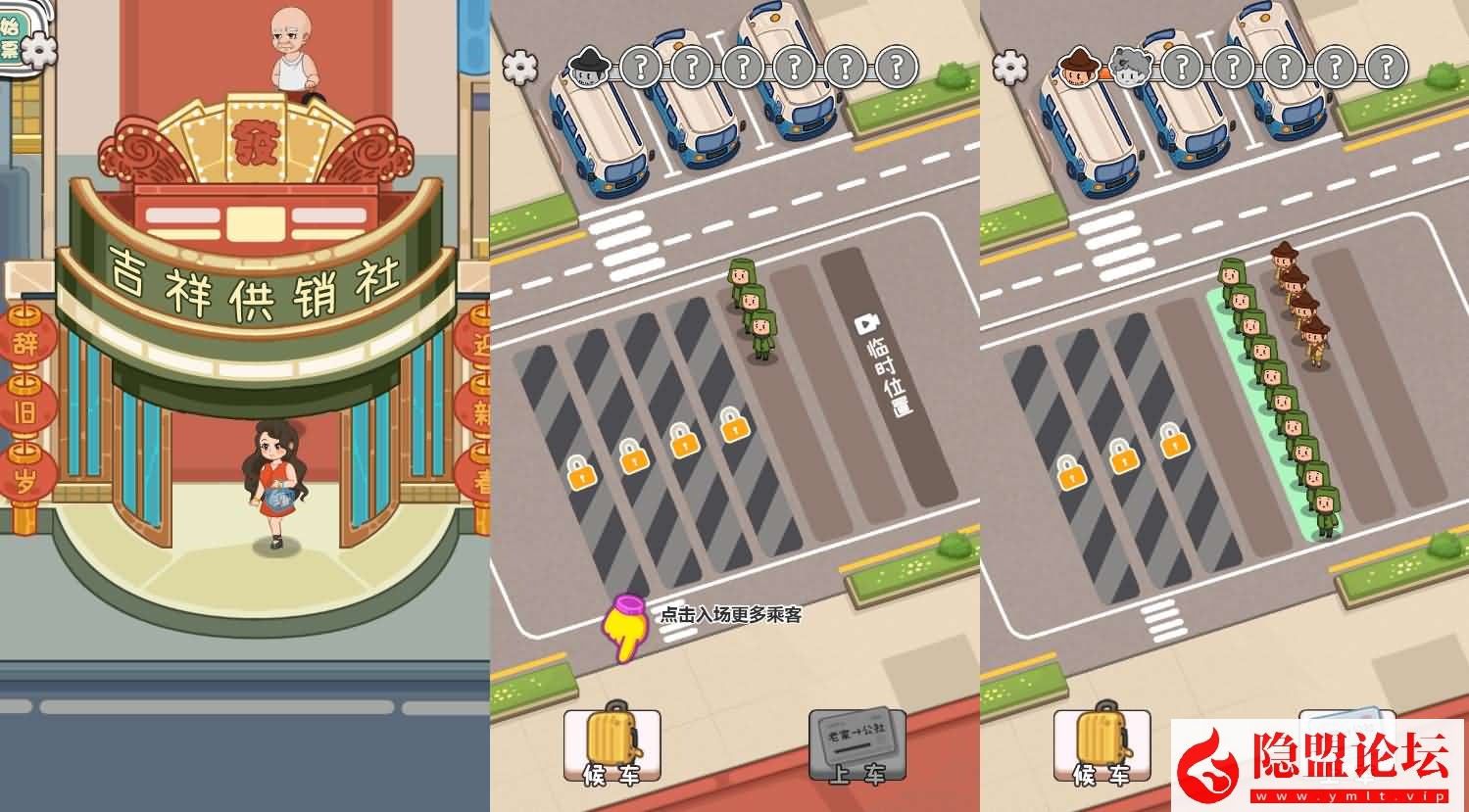Choose the gray fluffy-haired passenger icon
This screenshot has width=1469, height=812.
(1130, 67)
